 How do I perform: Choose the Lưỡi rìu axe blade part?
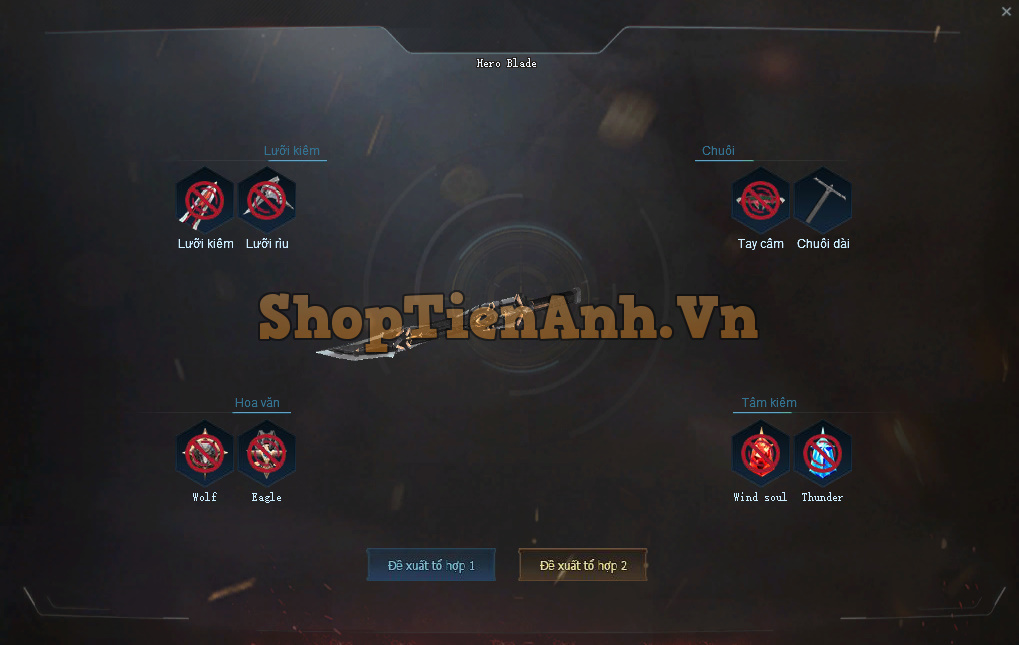pos(267,201)
